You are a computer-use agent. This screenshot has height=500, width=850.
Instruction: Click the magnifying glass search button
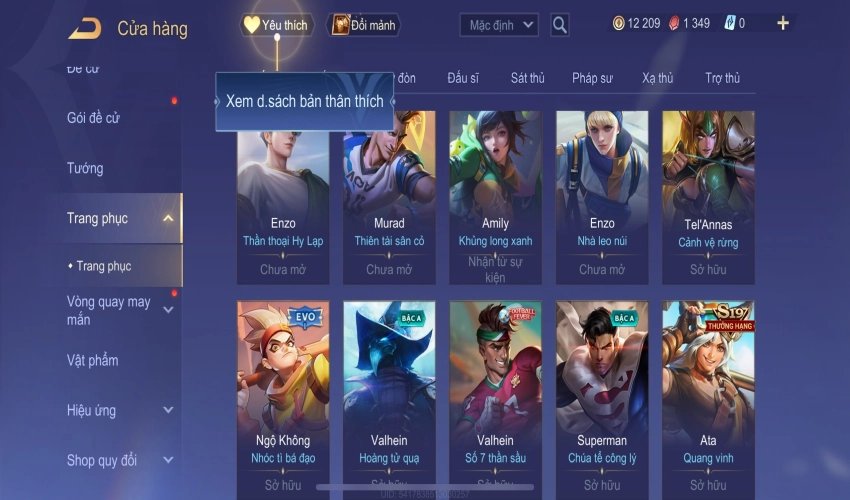pos(560,25)
